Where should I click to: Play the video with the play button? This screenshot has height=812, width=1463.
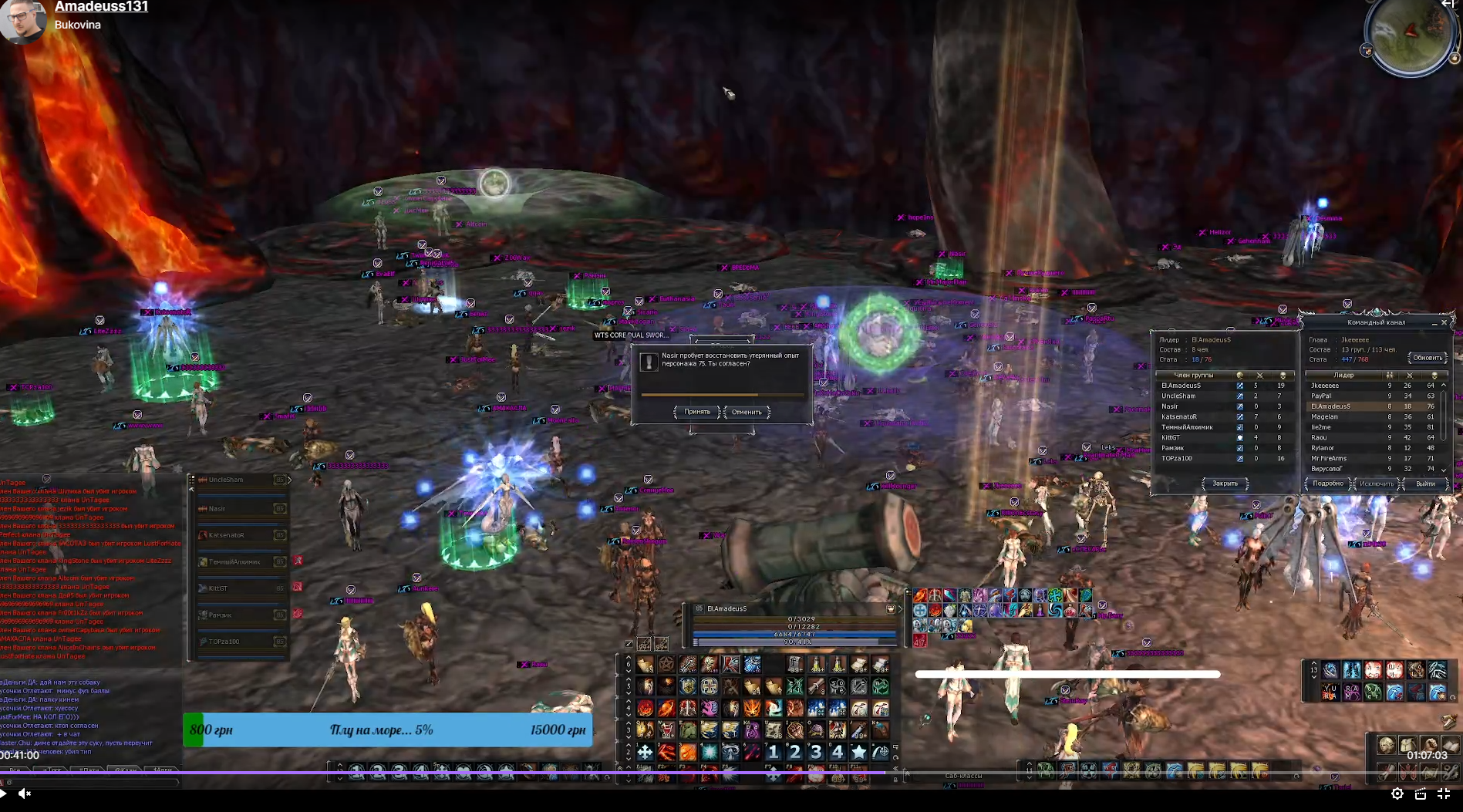click(x=4, y=793)
